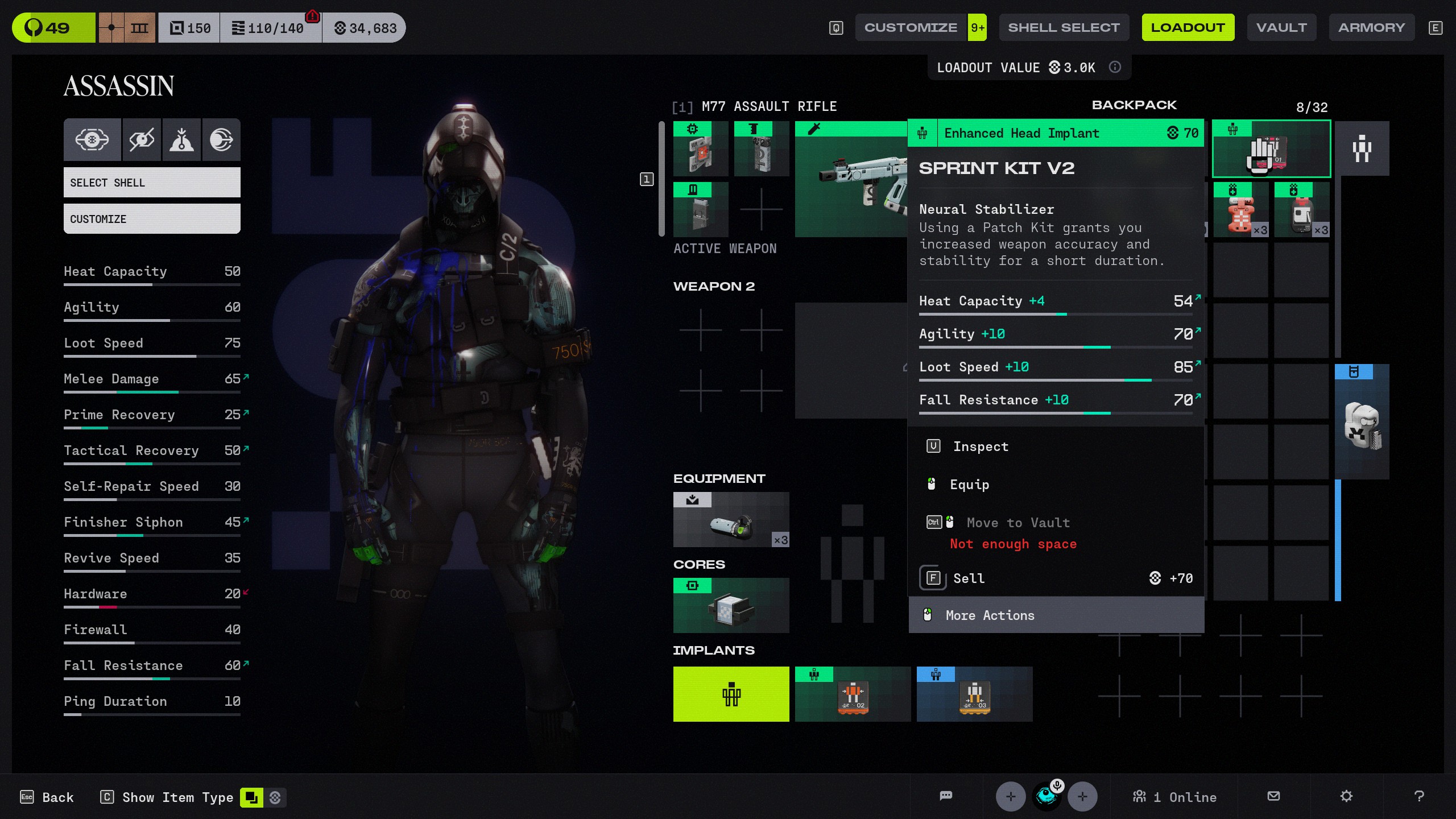This screenshot has height=819, width=1456.
Task: Open the settings gear in the bottom bar
Action: coord(1346,796)
